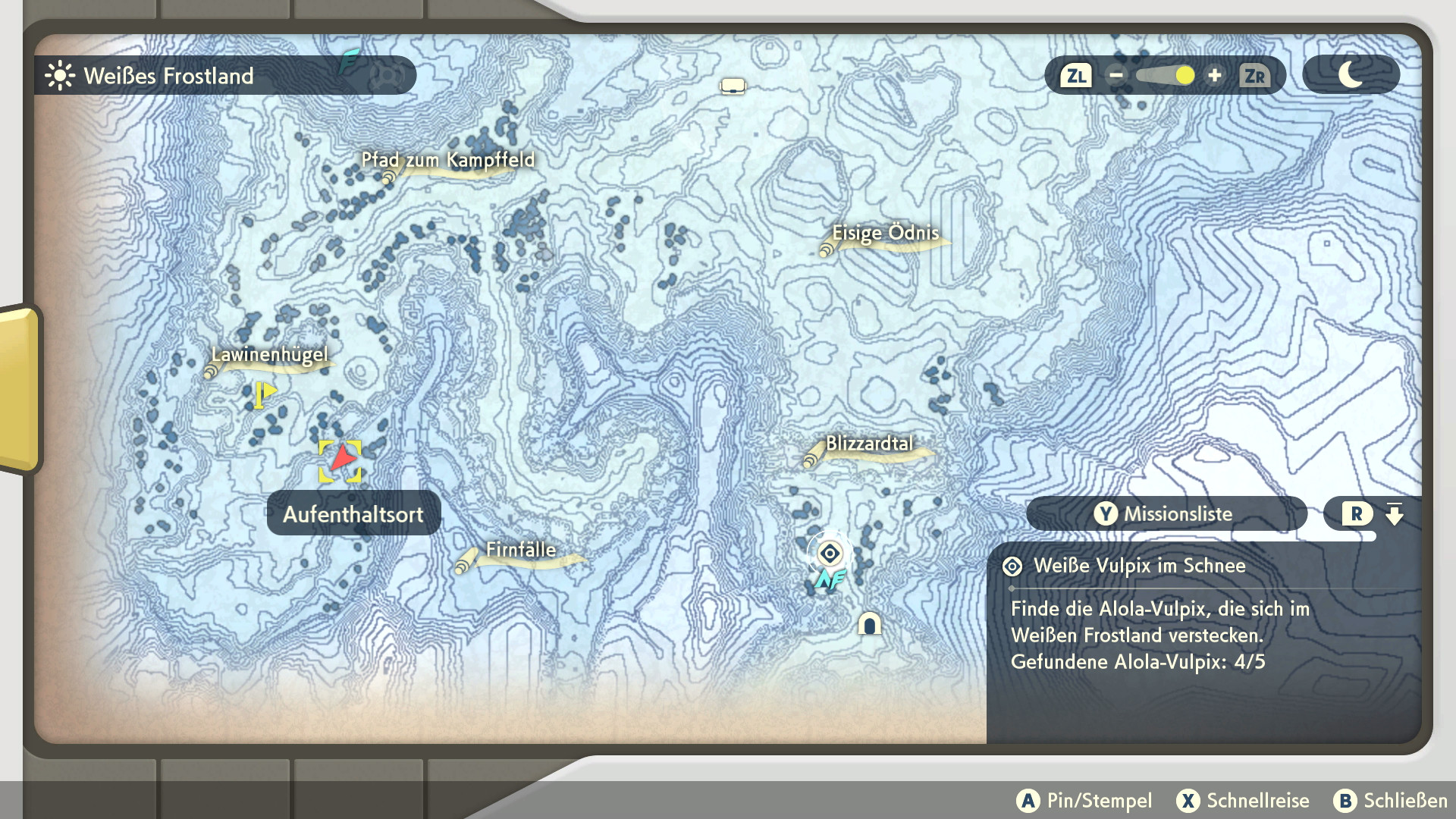Choose the Lawinenhügel map label
1456x819 pixels.
[269, 355]
